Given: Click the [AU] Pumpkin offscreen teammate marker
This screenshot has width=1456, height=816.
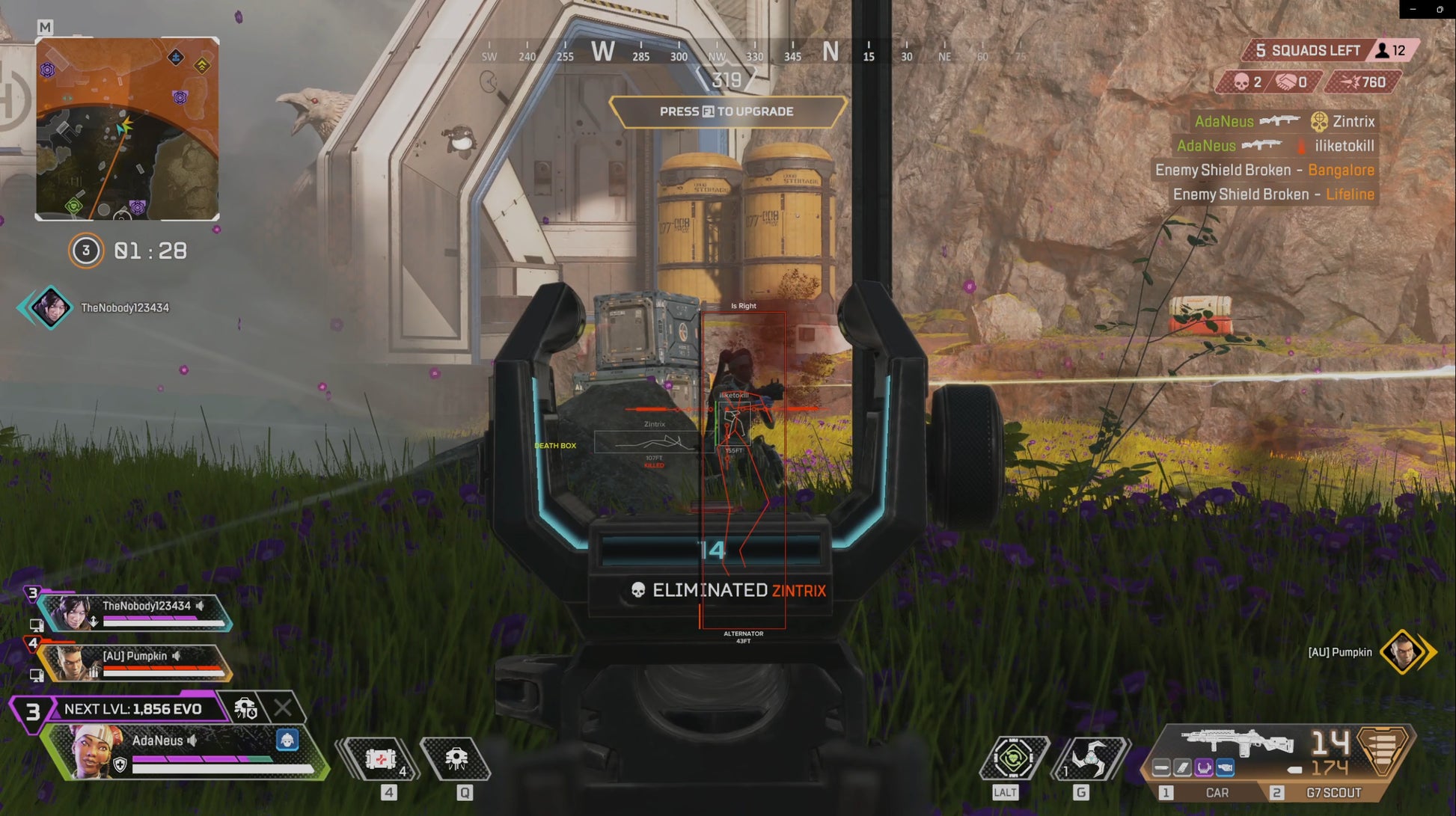Looking at the screenshot, I should pyautogui.click(x=1403, y=652).
